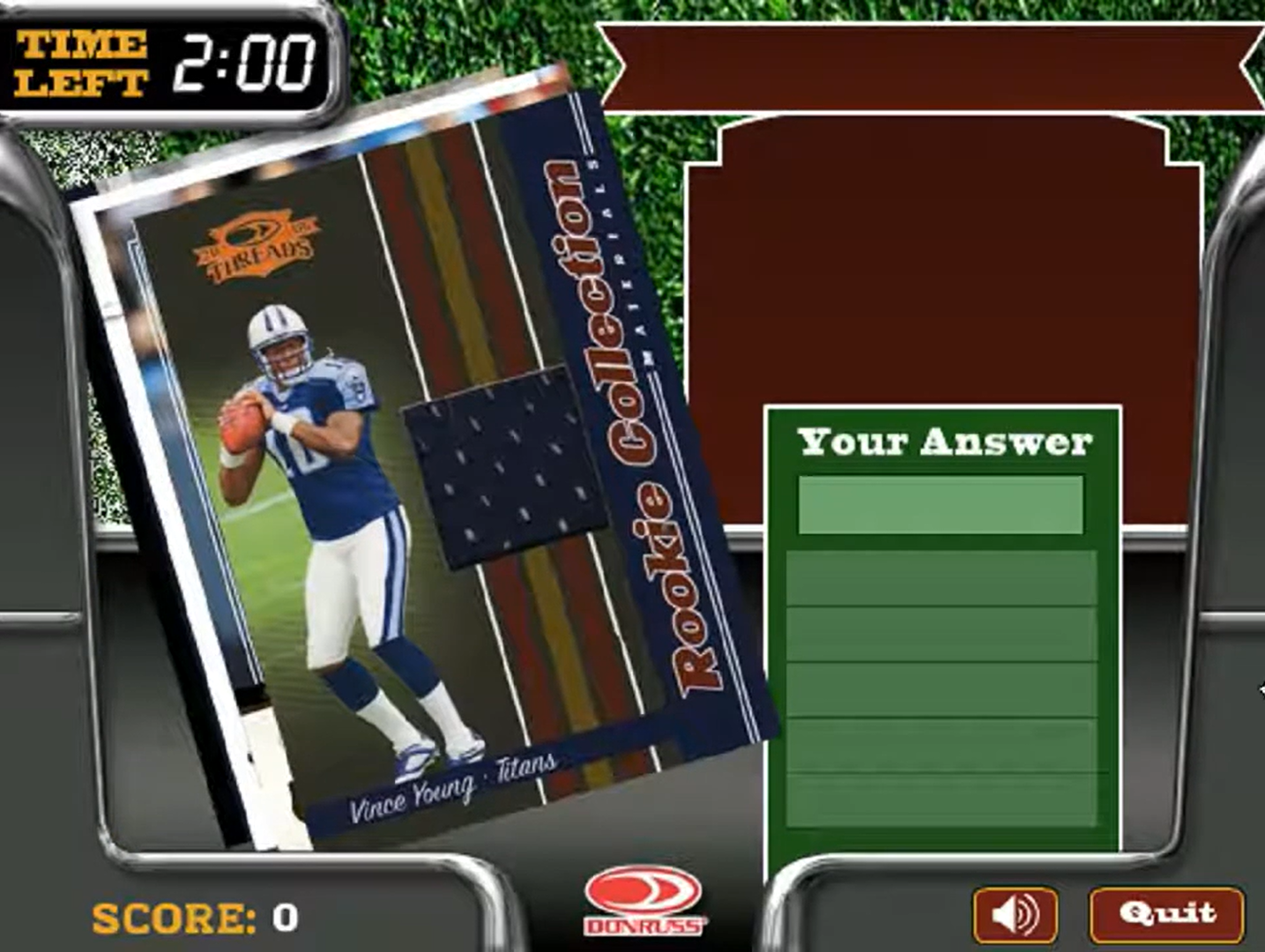Toggle the highlighted answer slot
Screen dimensions: 1265x952
click(940, 505)
